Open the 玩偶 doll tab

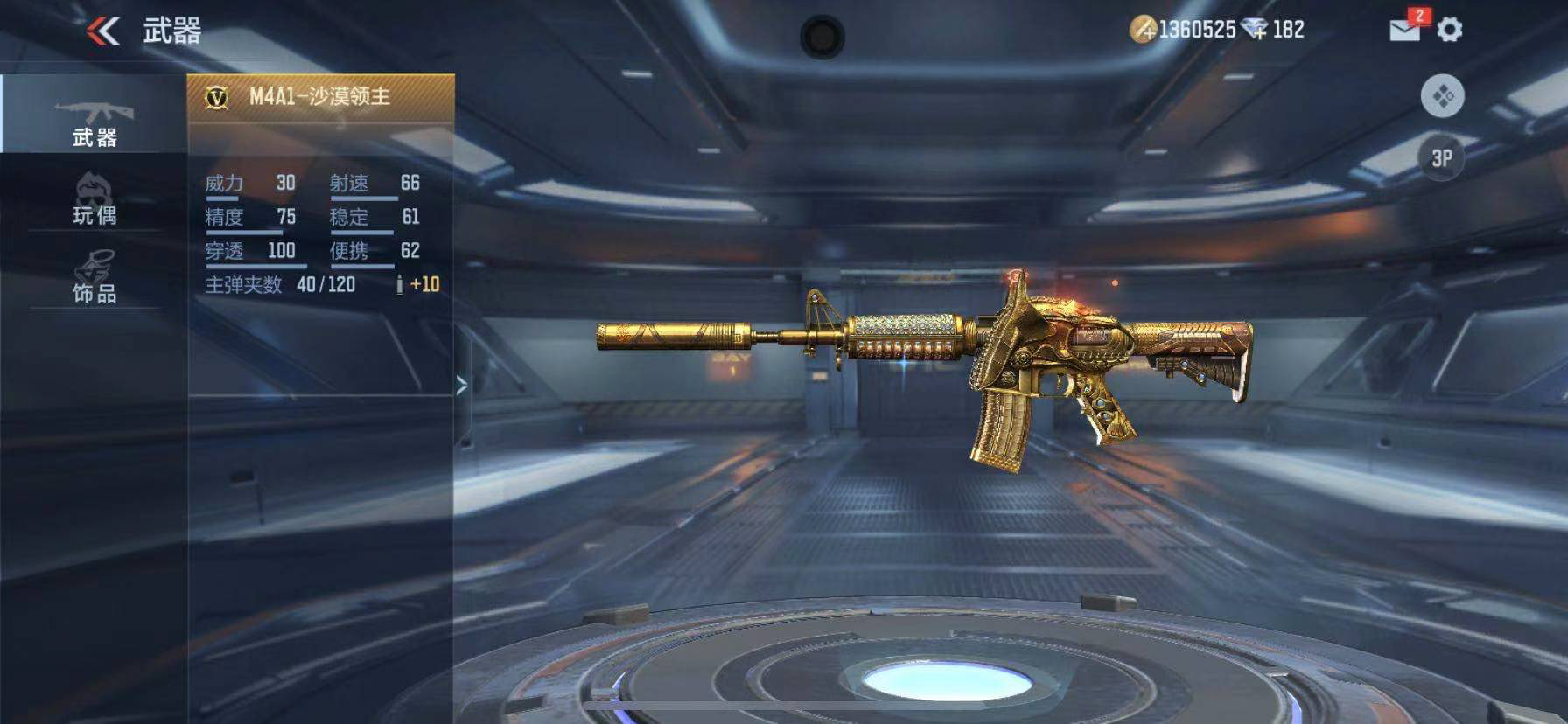pos(94,199)
